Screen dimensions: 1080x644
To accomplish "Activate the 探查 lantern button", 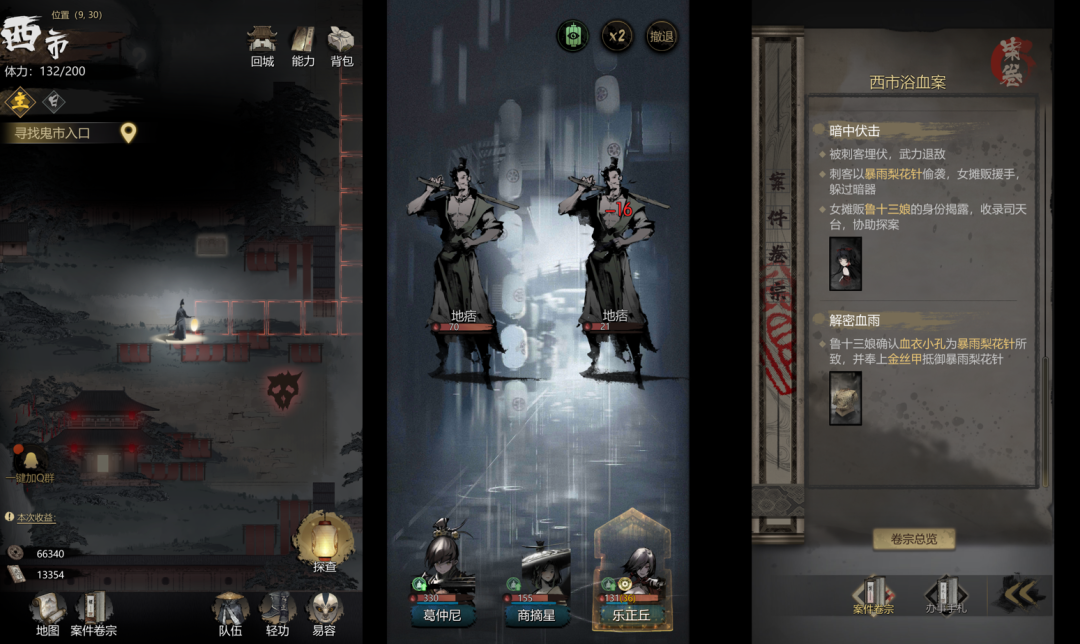I will 323,542.
